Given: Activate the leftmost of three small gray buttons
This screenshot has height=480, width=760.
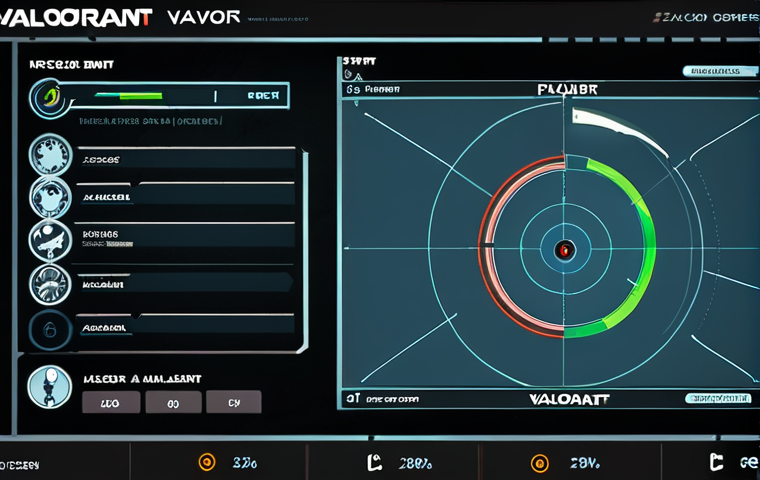Looking at the screenshot, I should coord(109,402).
